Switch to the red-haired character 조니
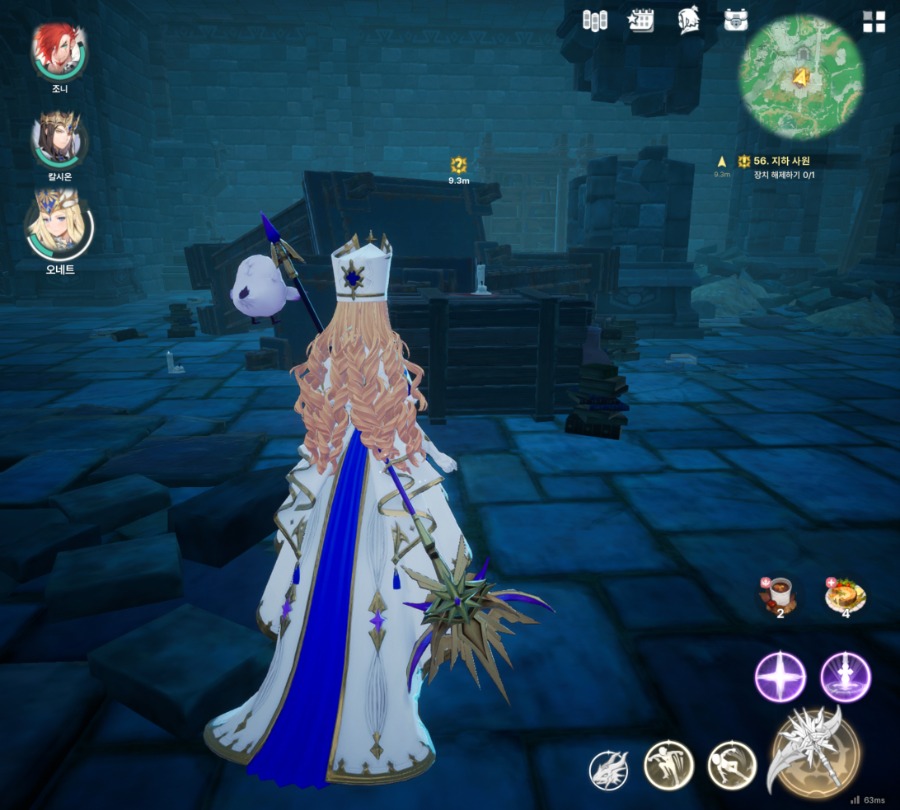Image resolution: width=900 pixels, height=810 pixels. click(59, 50)
